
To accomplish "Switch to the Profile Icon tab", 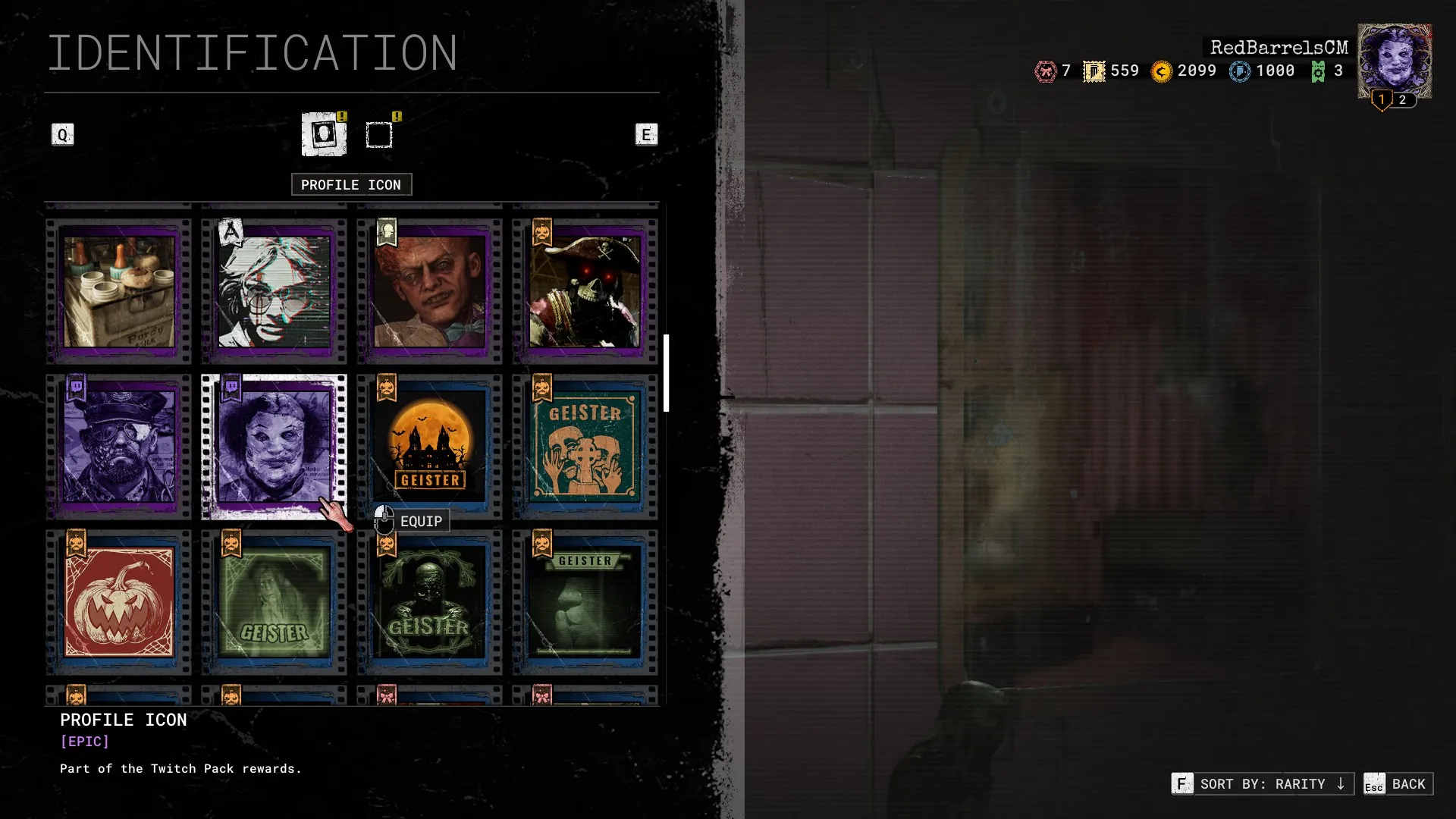I will [x=324, y=134].
